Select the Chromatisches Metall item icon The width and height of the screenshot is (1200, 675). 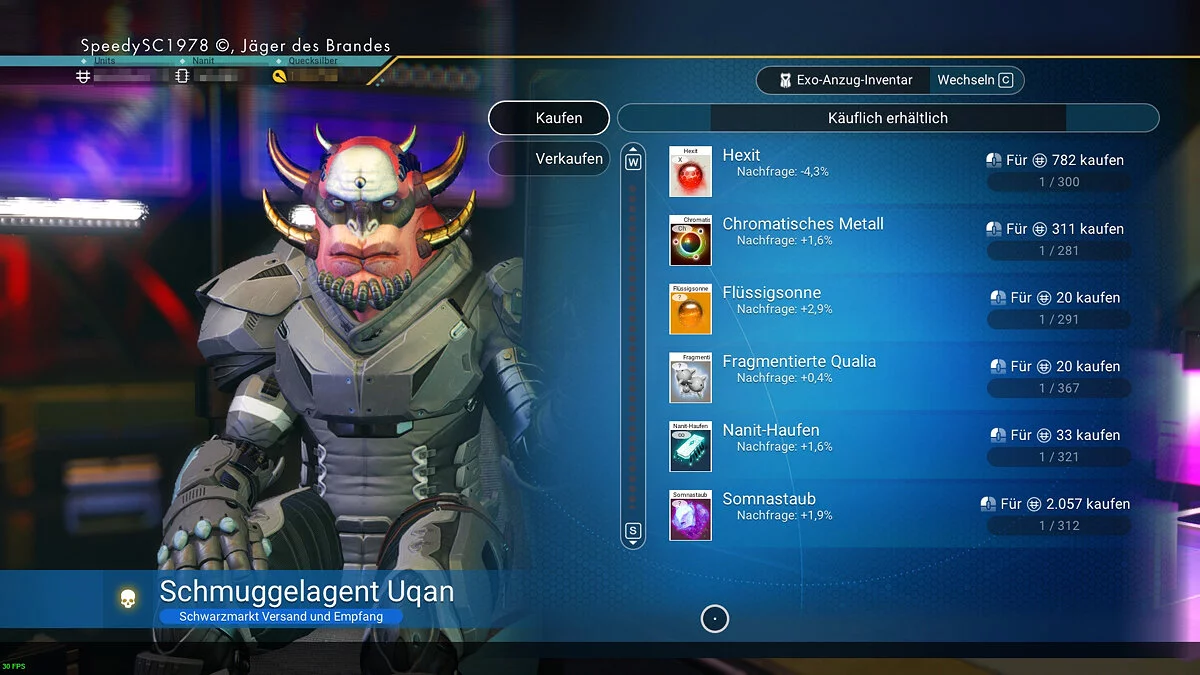pos(690,240)
